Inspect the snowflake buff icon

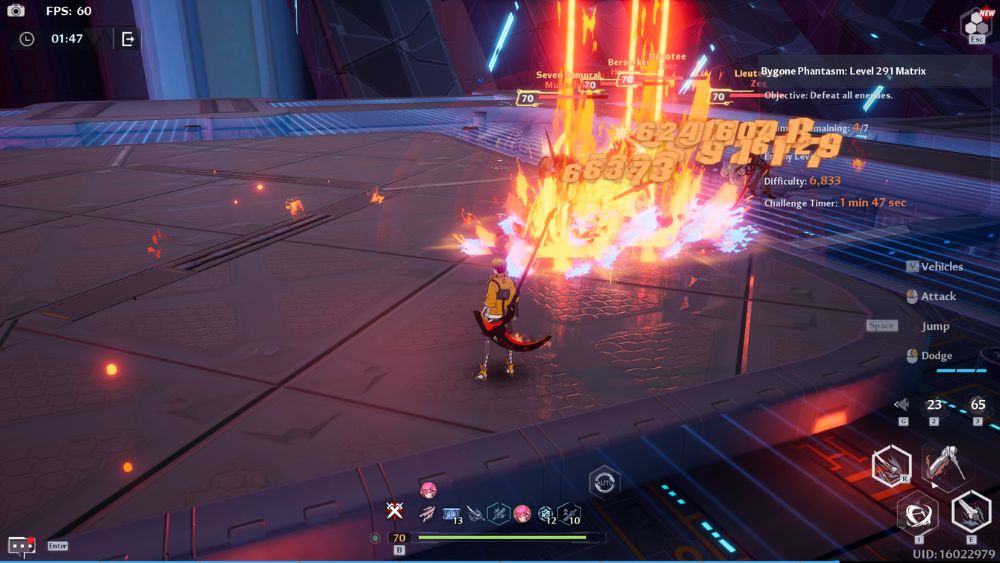tap(546, 513)
